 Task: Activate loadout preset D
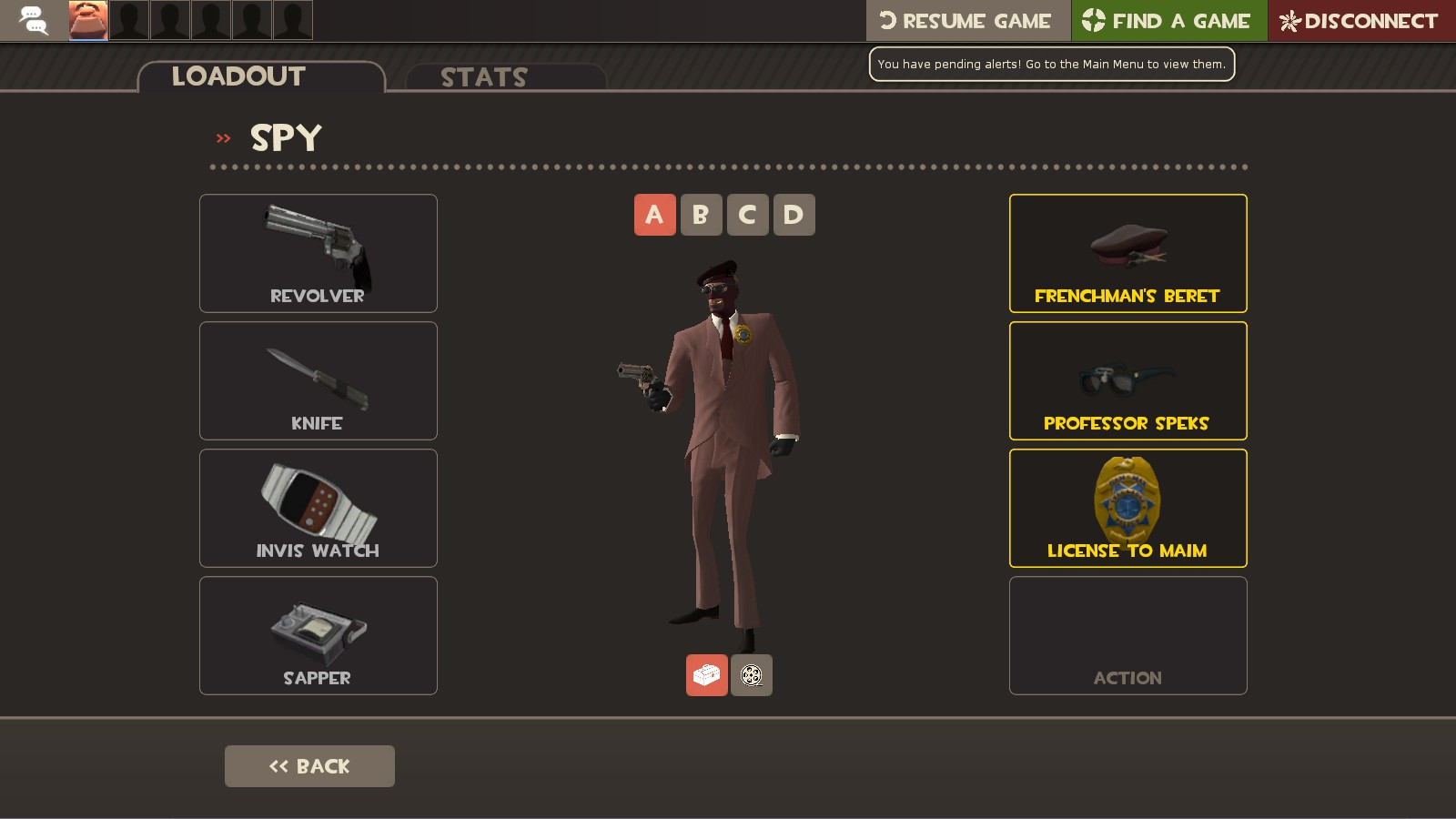pyautogui.click(x=793, y=215)
